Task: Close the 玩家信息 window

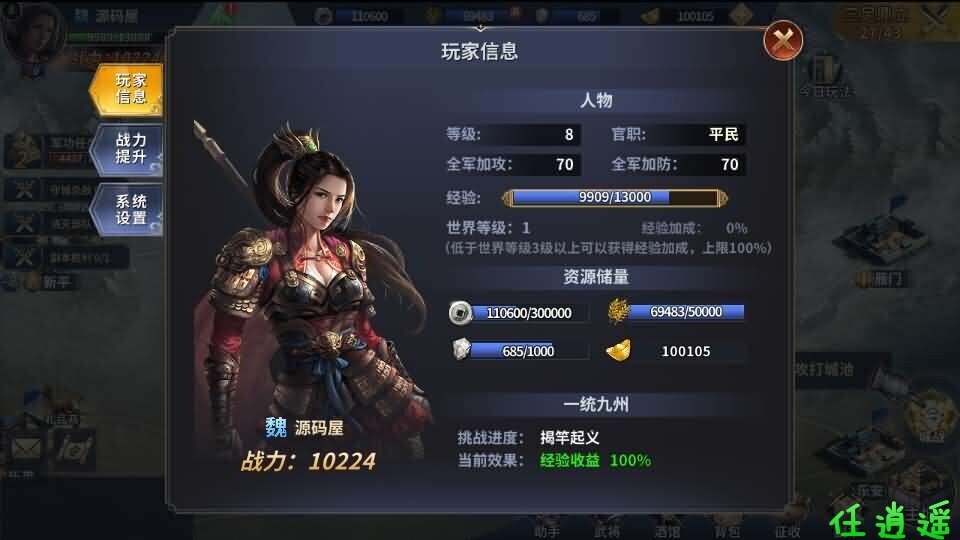Action: coord(783,41)
